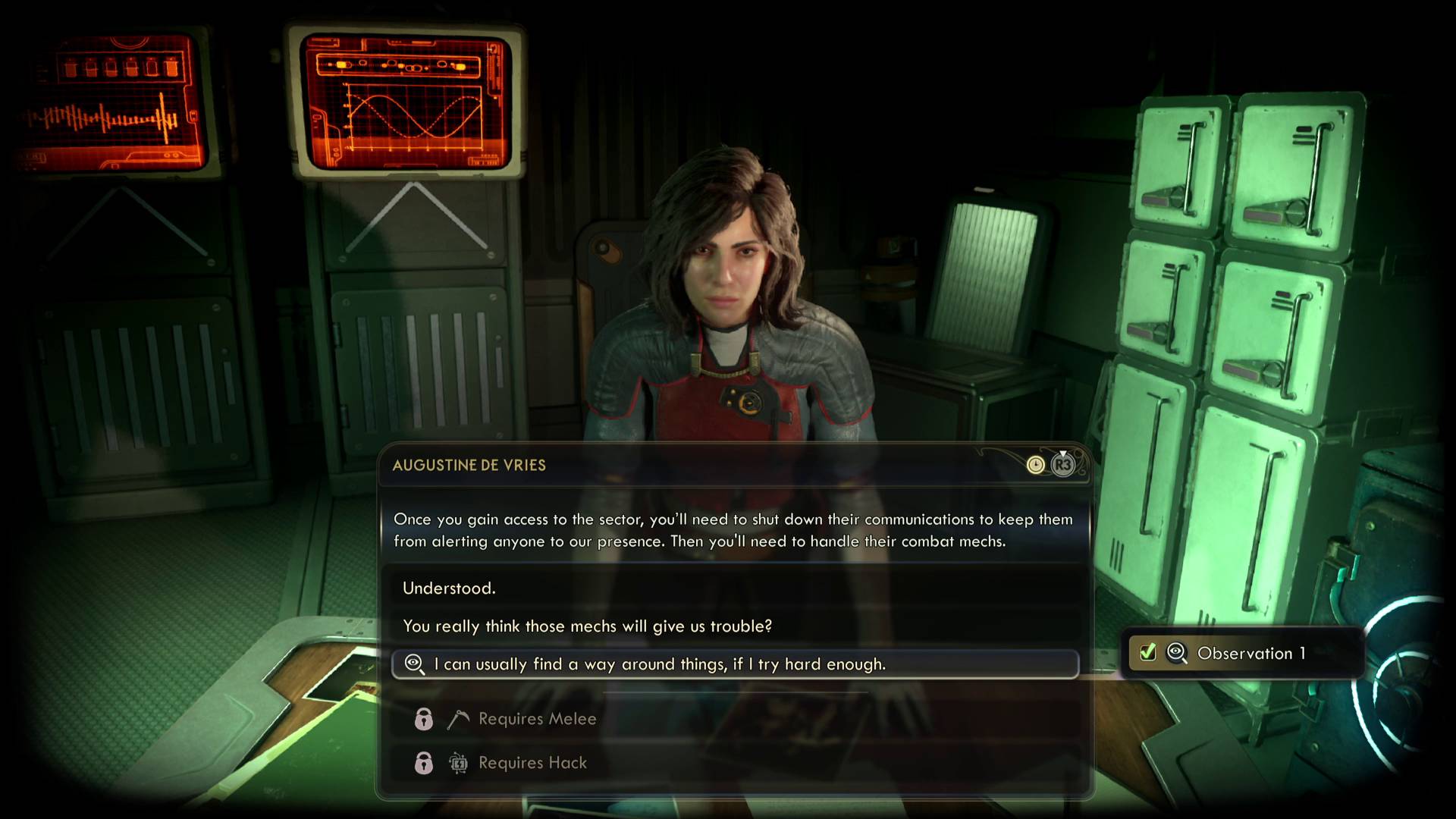The width and height of the screenshot is (1456, 819).
Task: Click the locked Requires Melee option
Action: (x=537, y=719)
